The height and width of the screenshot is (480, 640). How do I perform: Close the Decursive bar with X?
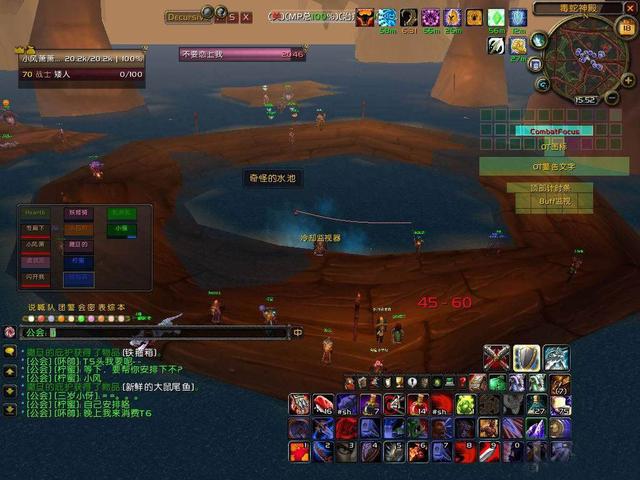(246, 17)
